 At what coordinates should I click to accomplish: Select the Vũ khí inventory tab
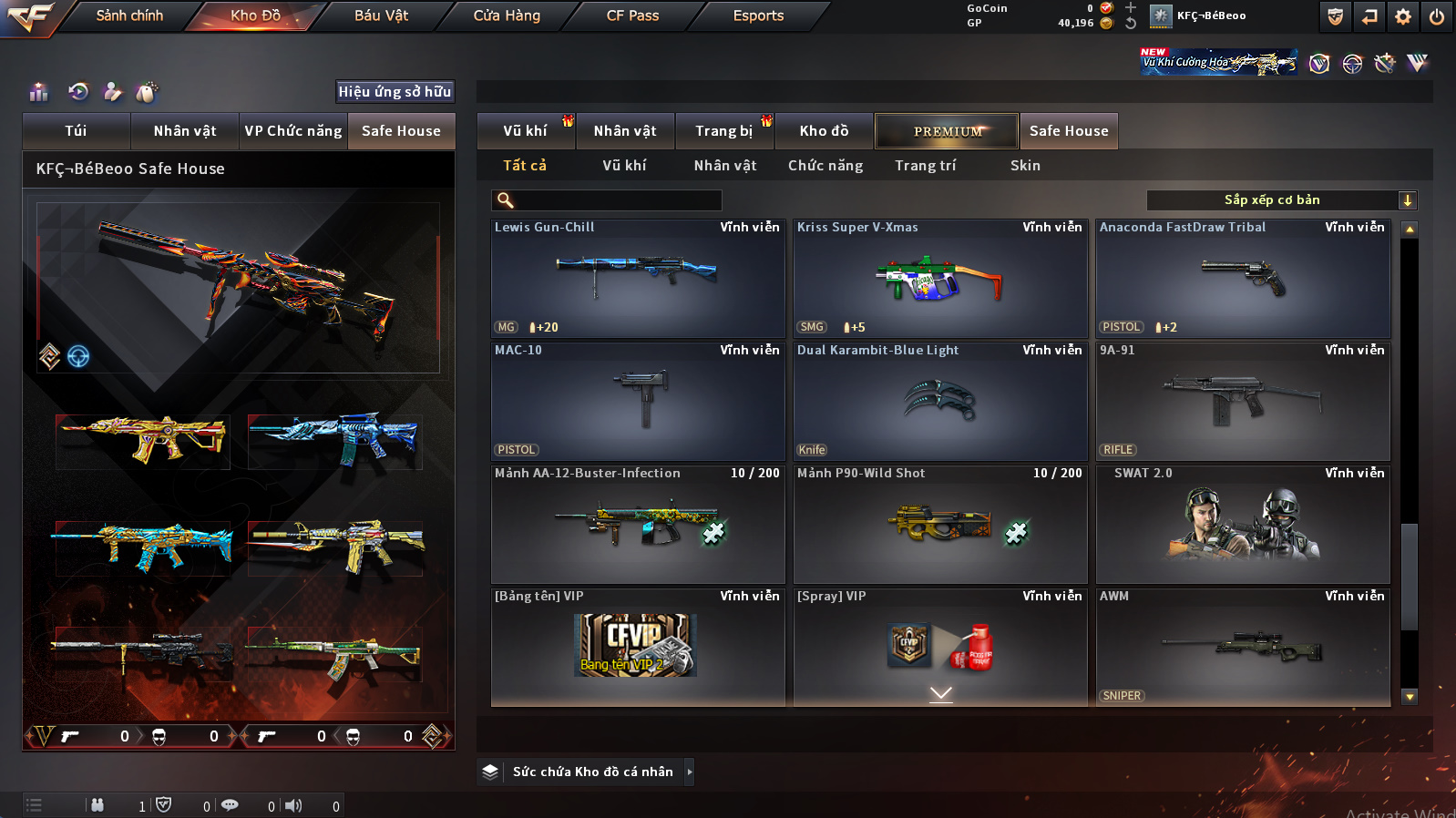coord(525,131)
